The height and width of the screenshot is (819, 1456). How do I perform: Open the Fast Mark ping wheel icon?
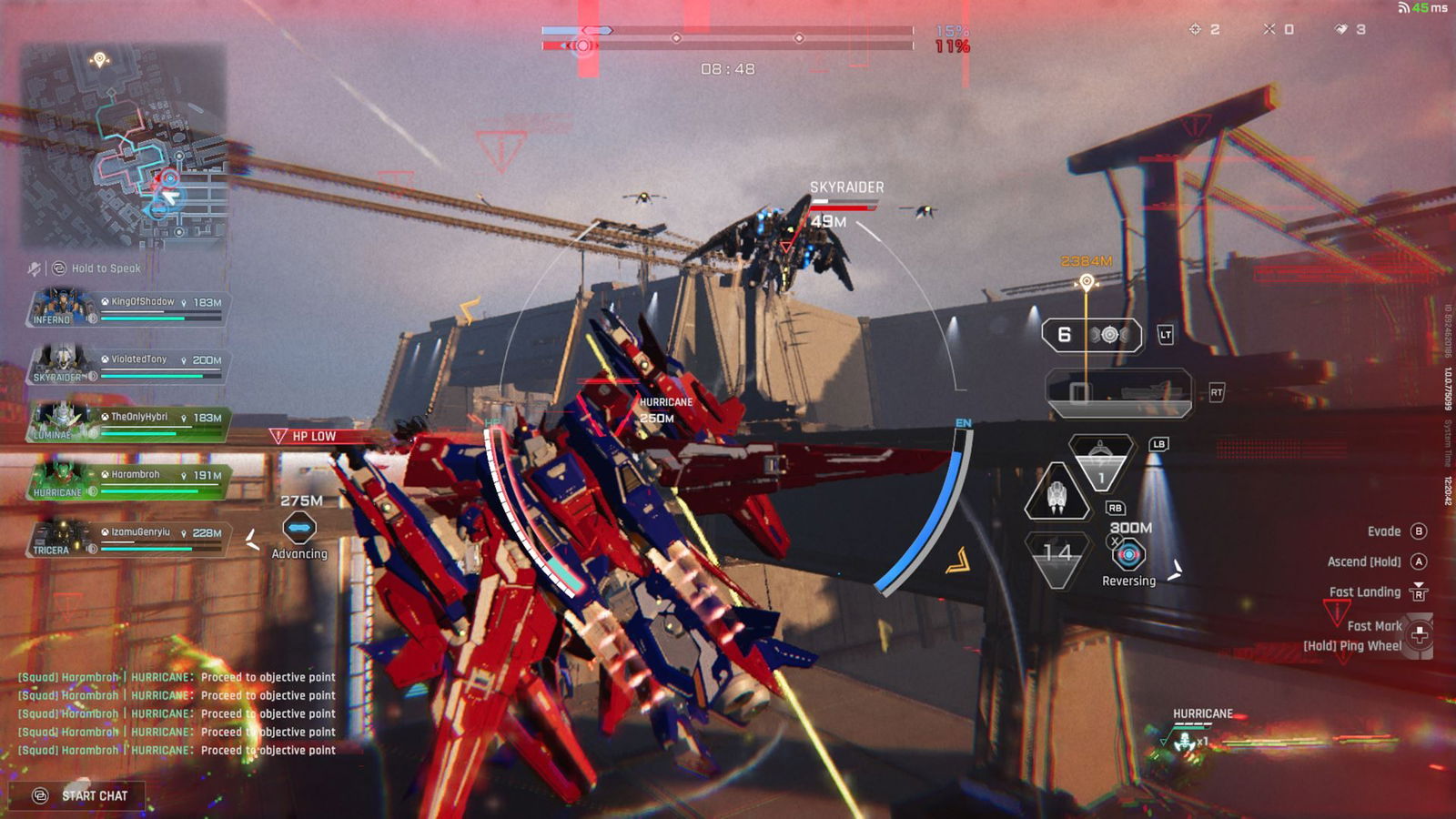point(1419,634)
